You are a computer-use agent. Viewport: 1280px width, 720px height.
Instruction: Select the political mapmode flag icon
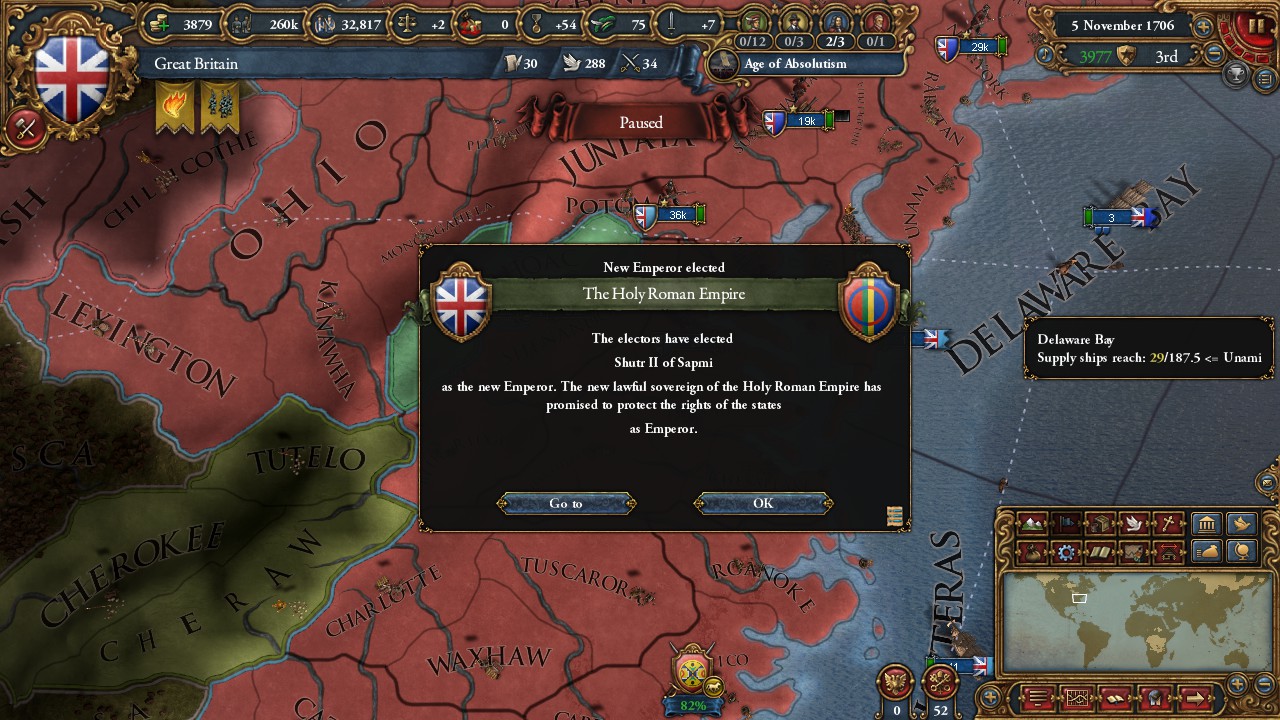(1068, 524)
